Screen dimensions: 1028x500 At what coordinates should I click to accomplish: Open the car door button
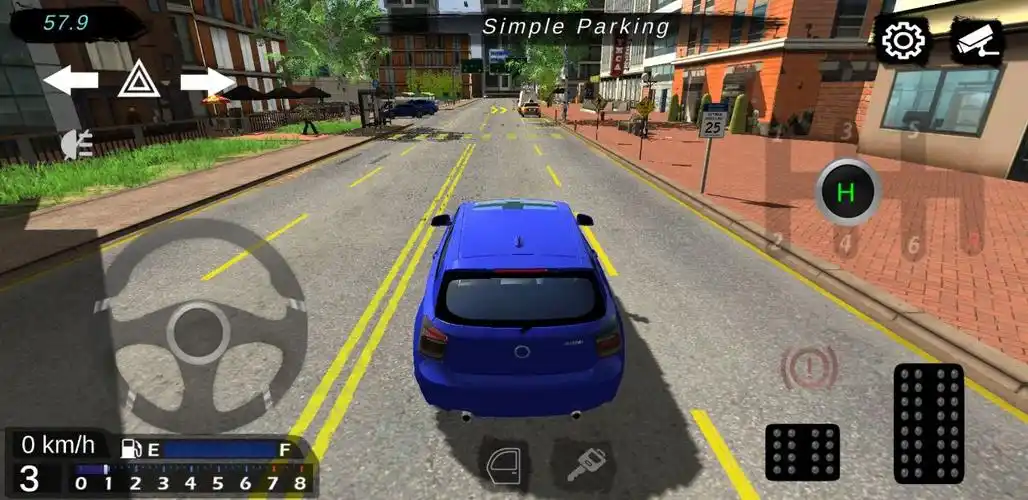[x=504, y=463]
